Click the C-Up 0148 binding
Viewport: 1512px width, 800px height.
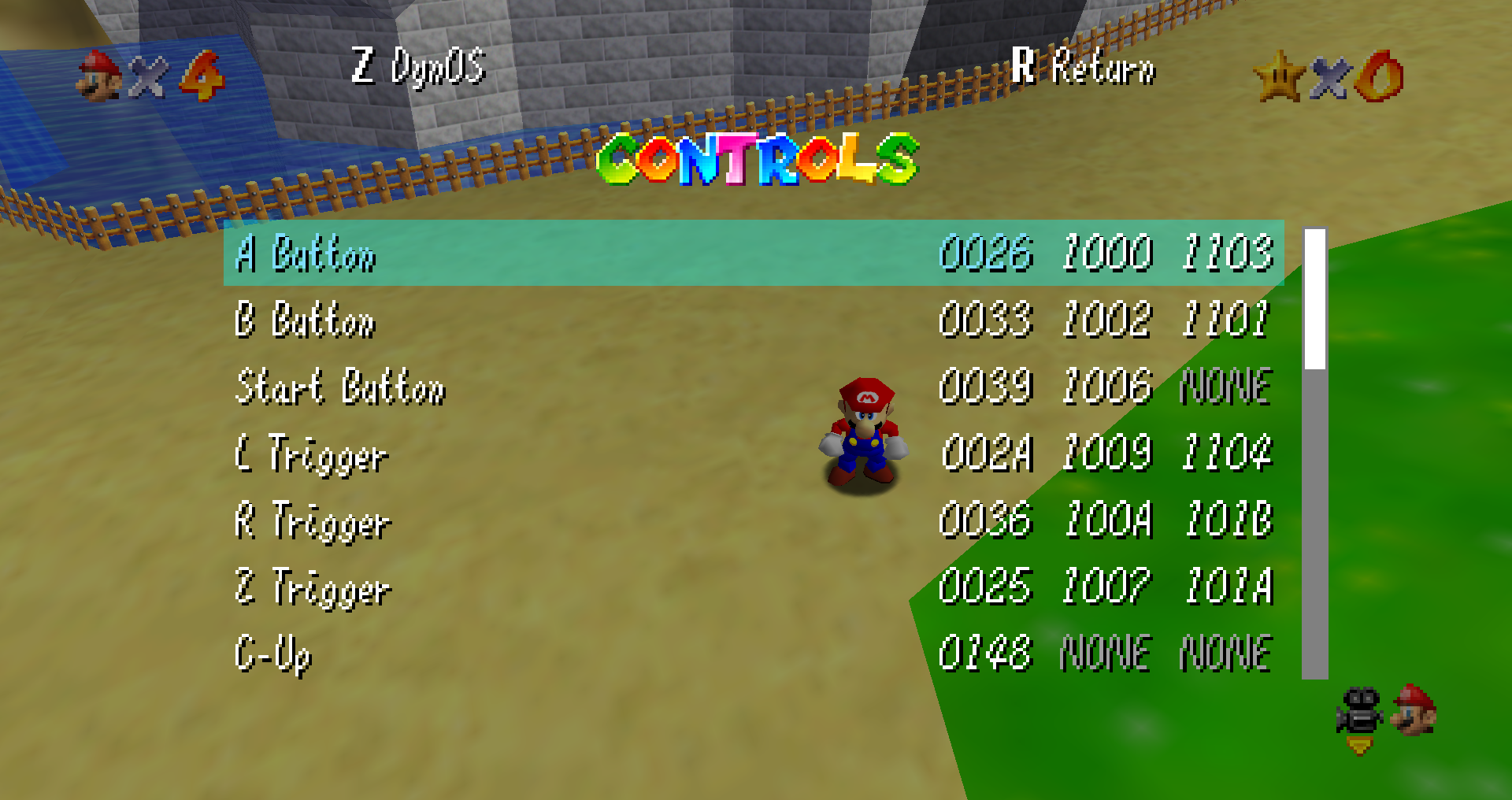[x=985, y=654]
